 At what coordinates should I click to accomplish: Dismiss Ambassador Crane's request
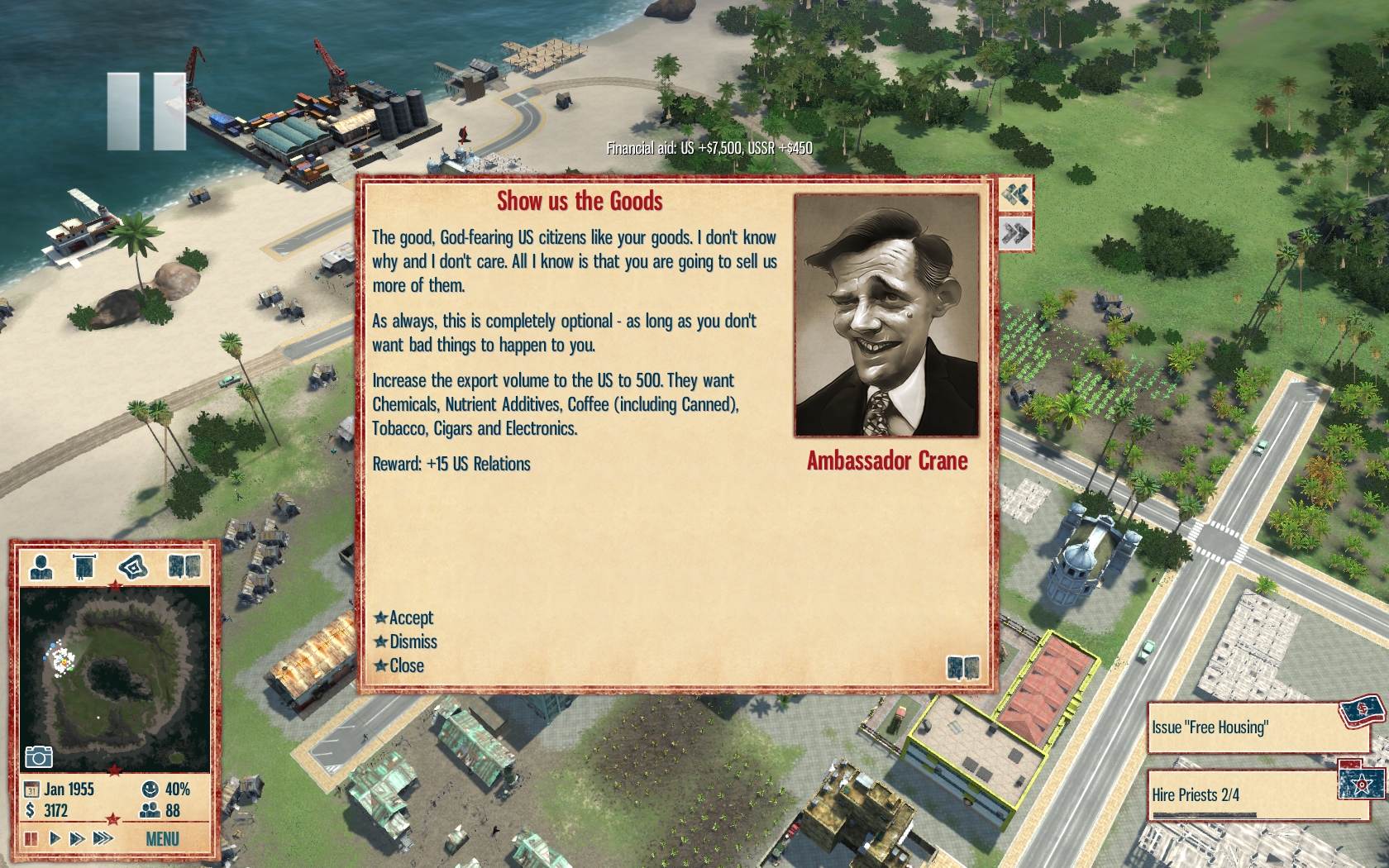tap(412, 641)
